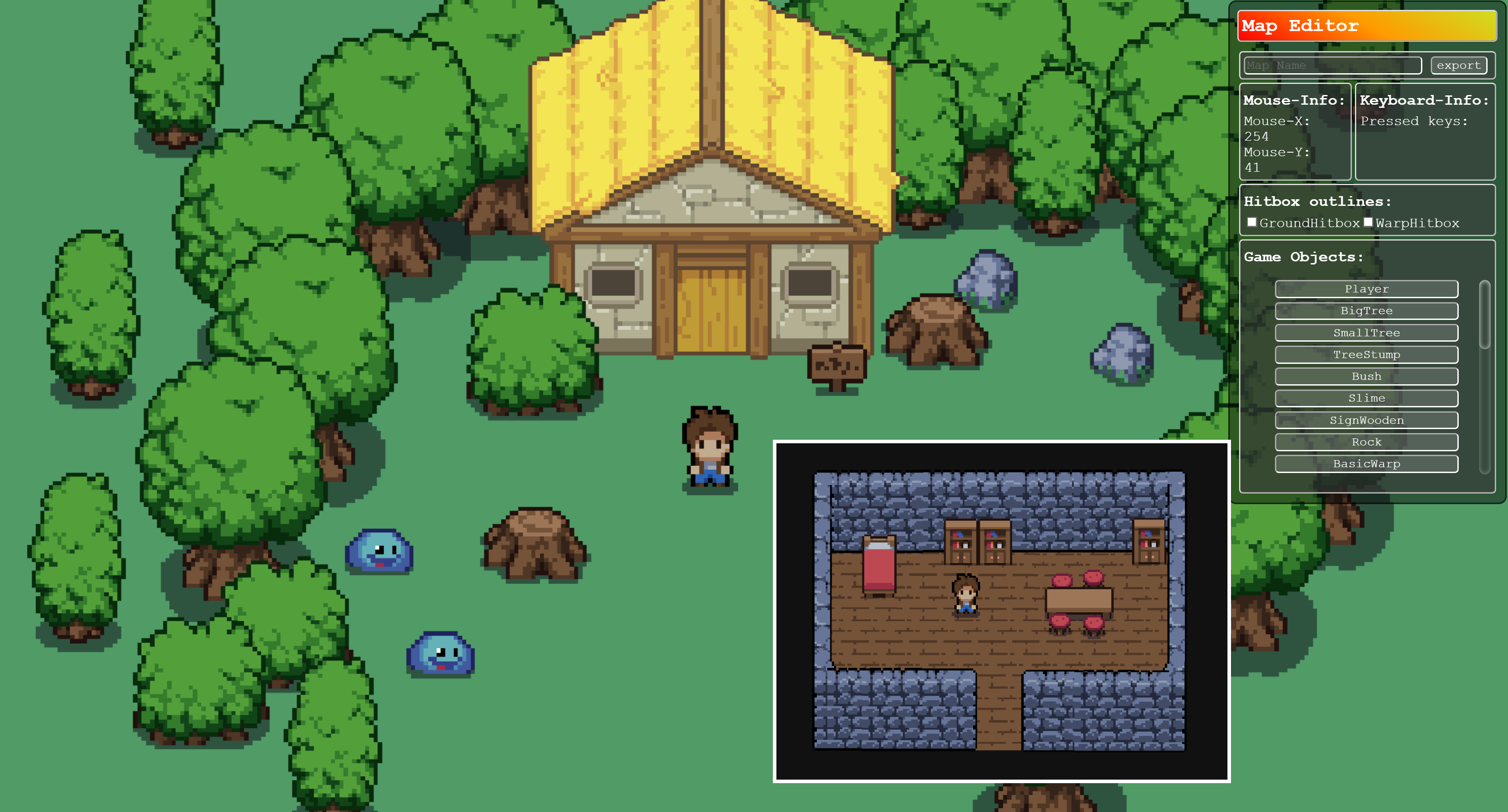This screenshot has width=1508, height=812.
Task: Select the SignWooden object
Action: click(x=1366, y=420)
